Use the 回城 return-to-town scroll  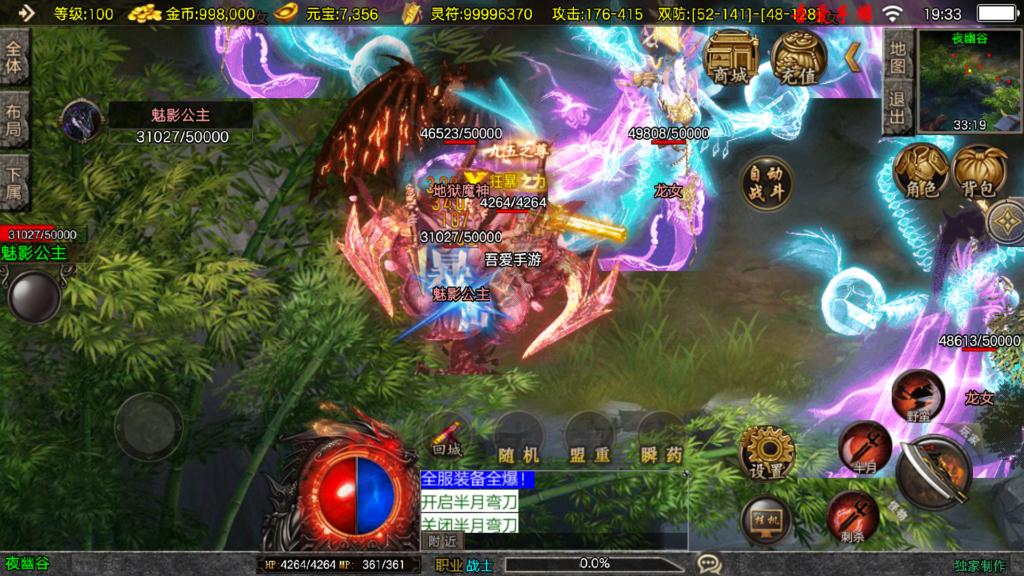tap(447, 437)
